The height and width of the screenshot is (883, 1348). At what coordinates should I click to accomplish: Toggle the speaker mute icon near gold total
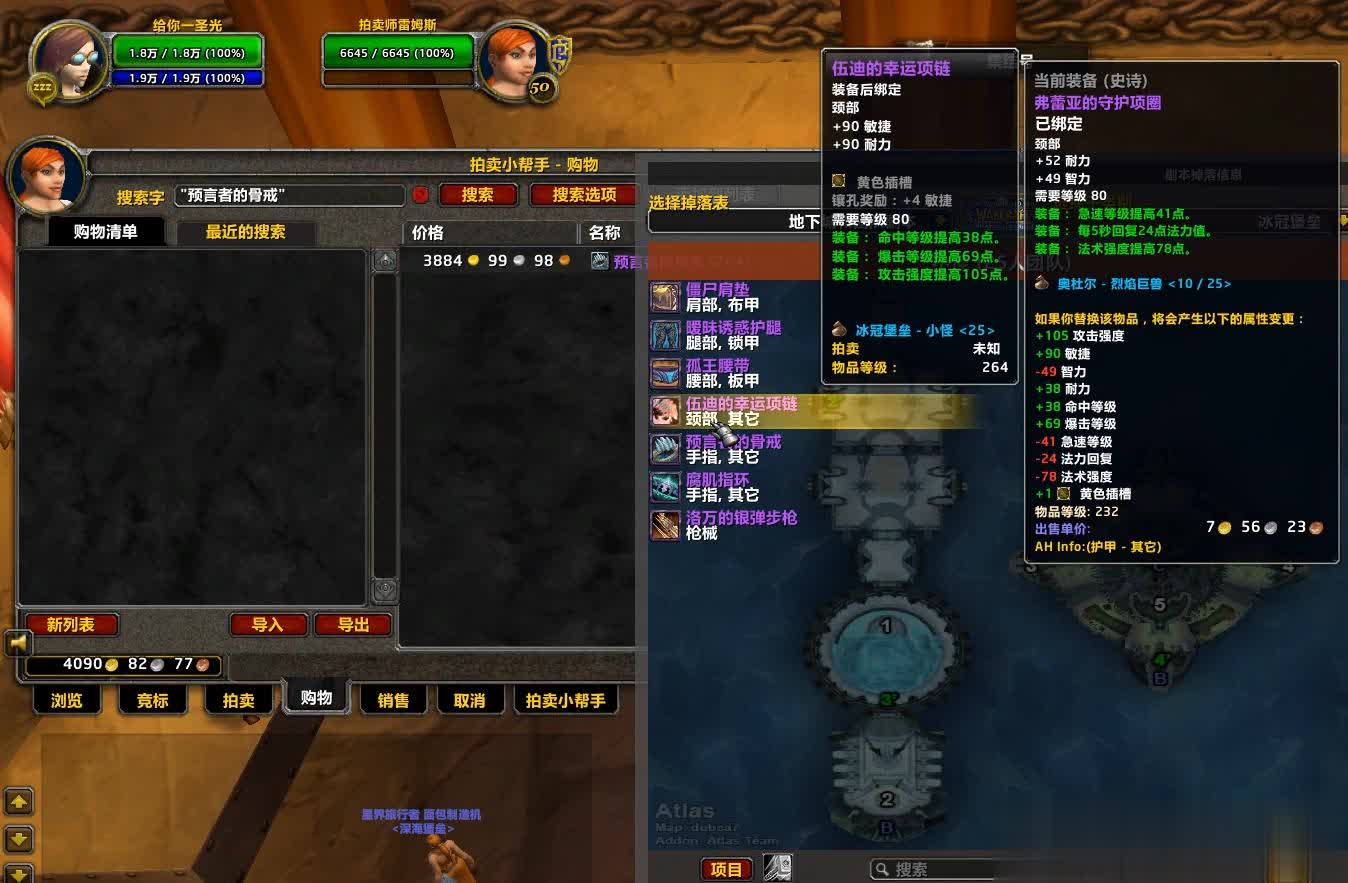pos(18,643)
